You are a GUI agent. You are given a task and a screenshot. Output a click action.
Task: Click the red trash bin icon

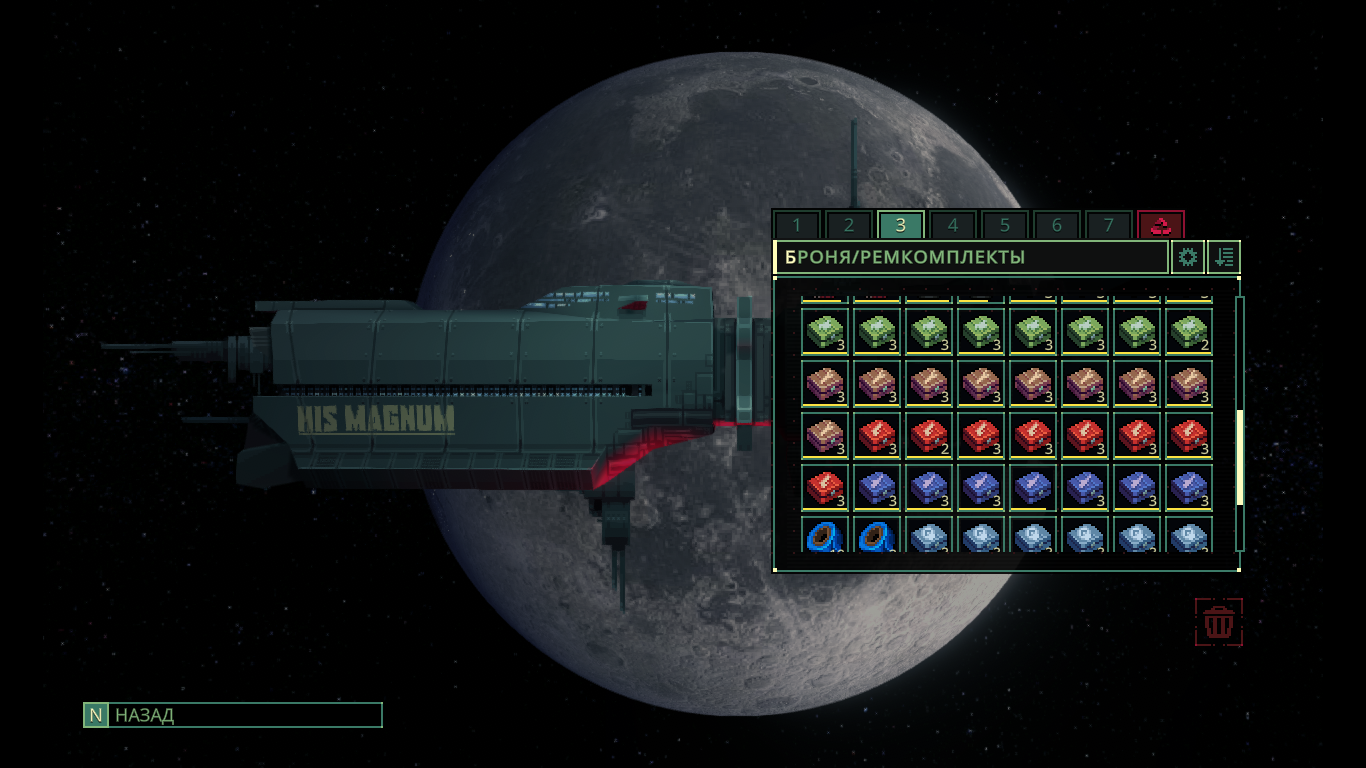tap(1218, 622)
